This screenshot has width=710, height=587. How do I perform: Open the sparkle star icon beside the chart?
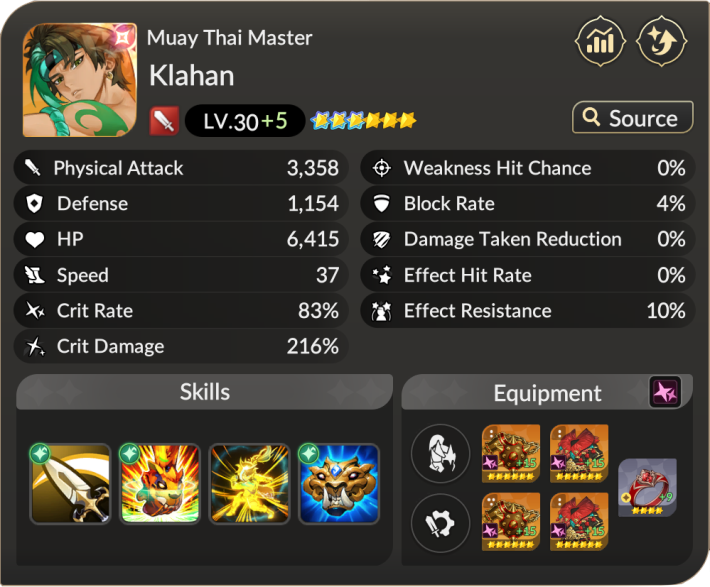[x=662, y=44]
